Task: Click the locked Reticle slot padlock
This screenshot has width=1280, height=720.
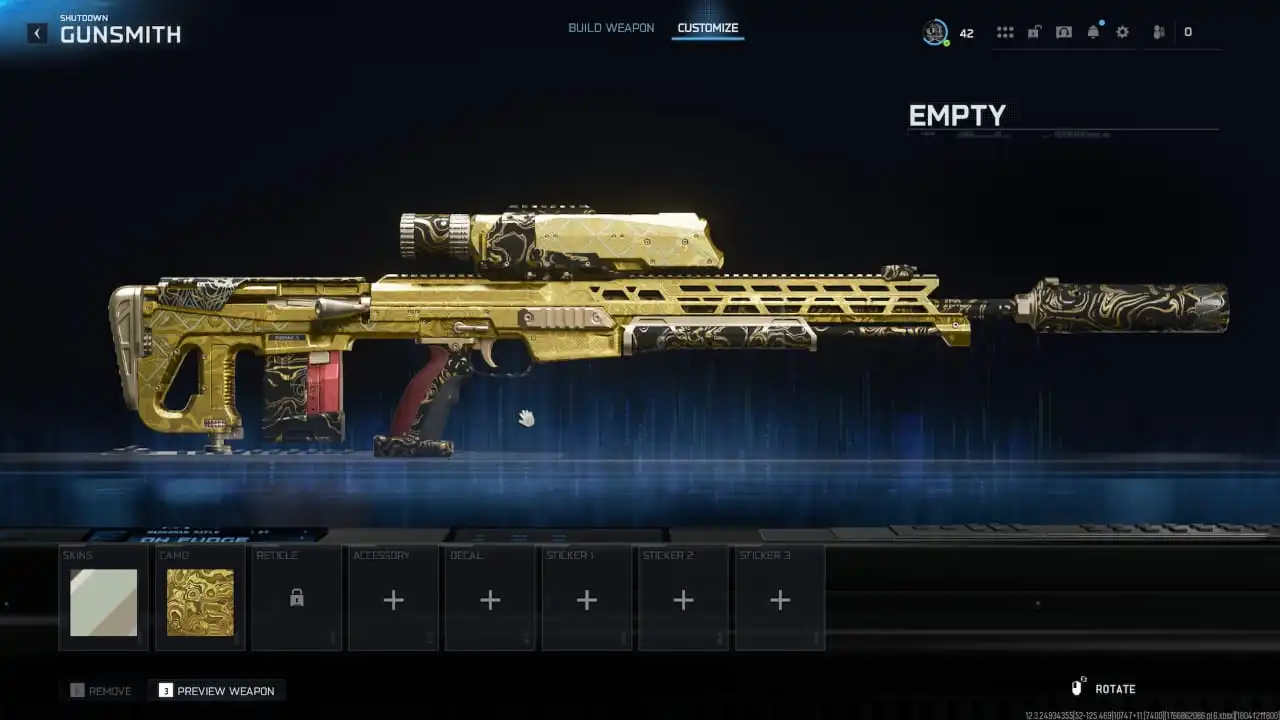Action: pyautogui.click(x=296, y=598)
